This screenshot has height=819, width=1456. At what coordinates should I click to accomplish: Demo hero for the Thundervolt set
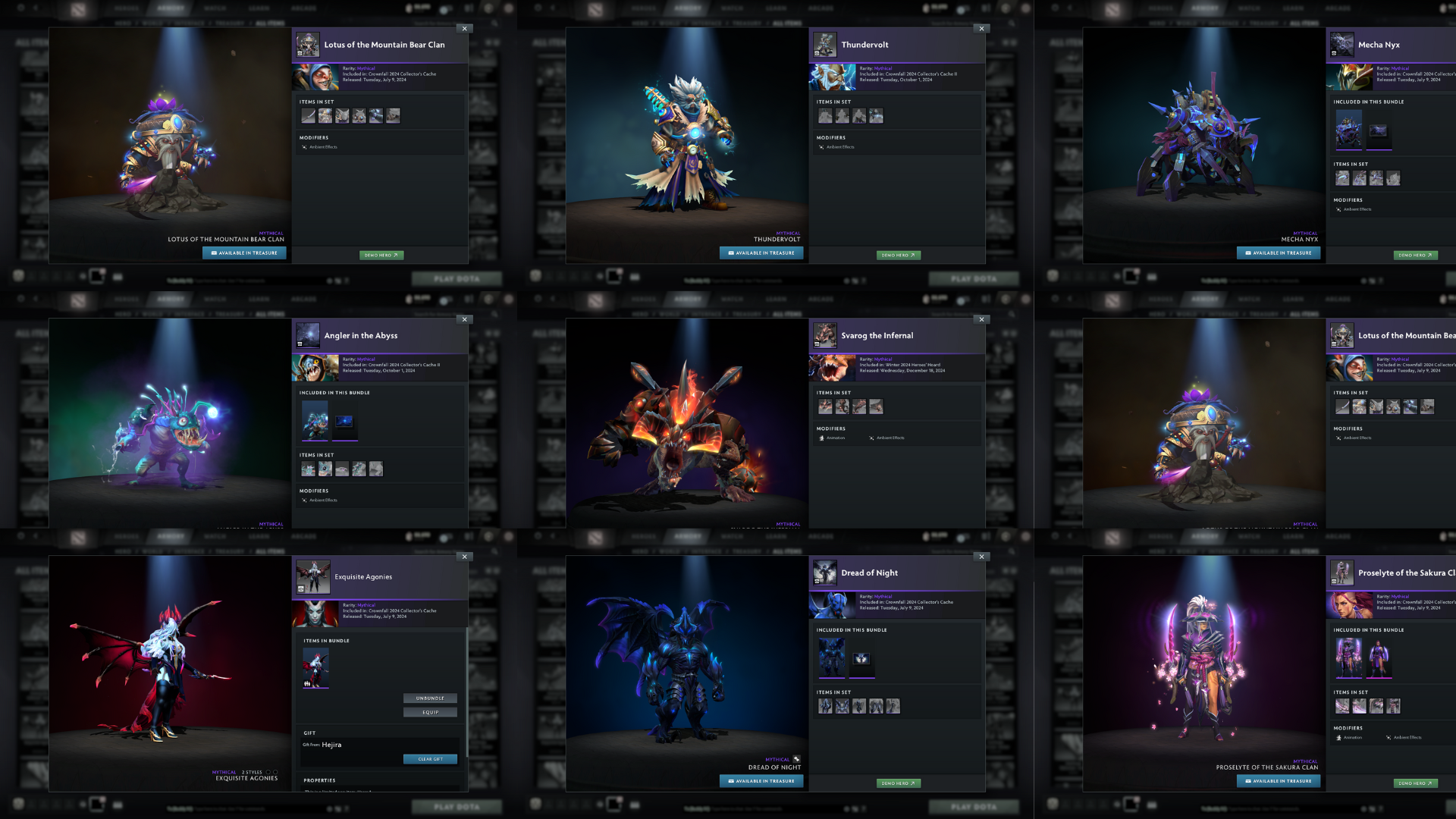pos(899,256)
